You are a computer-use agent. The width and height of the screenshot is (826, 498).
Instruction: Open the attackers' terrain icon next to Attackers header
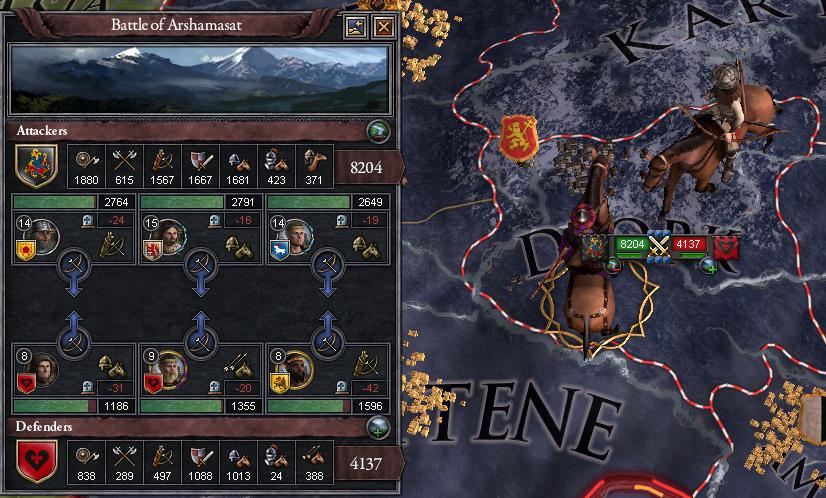(377, 131)
